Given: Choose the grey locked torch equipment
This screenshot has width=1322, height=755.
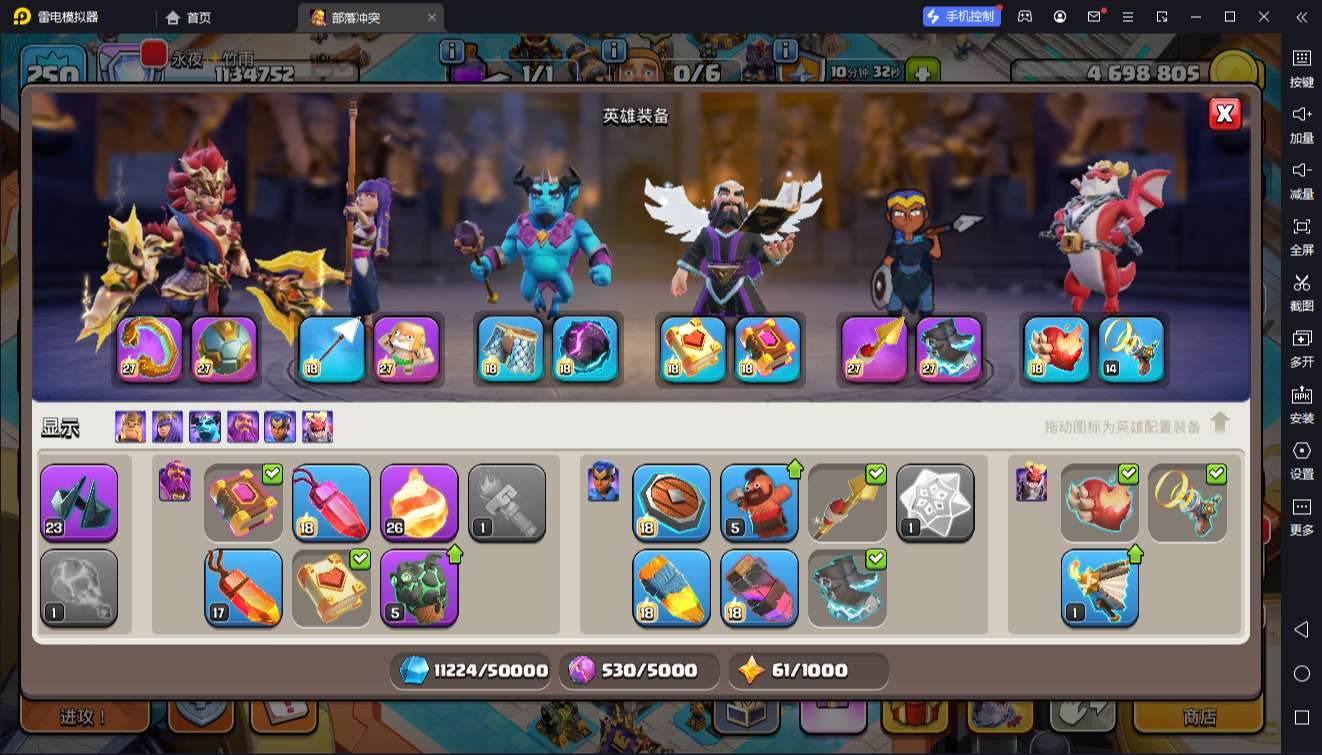Looking at the screenshot, I should tap(507, 502).
